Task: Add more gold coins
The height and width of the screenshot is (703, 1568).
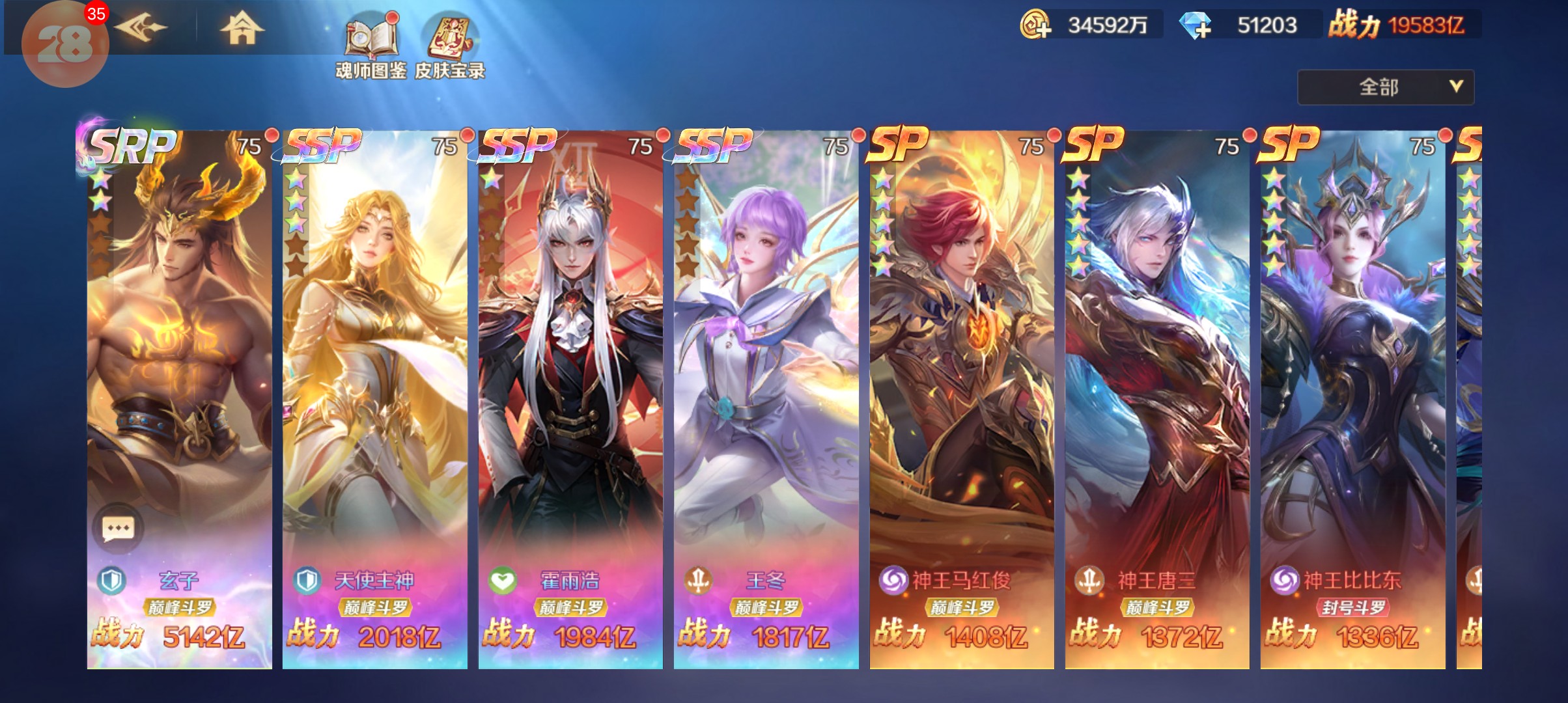Action: (x=1035, y=26)
